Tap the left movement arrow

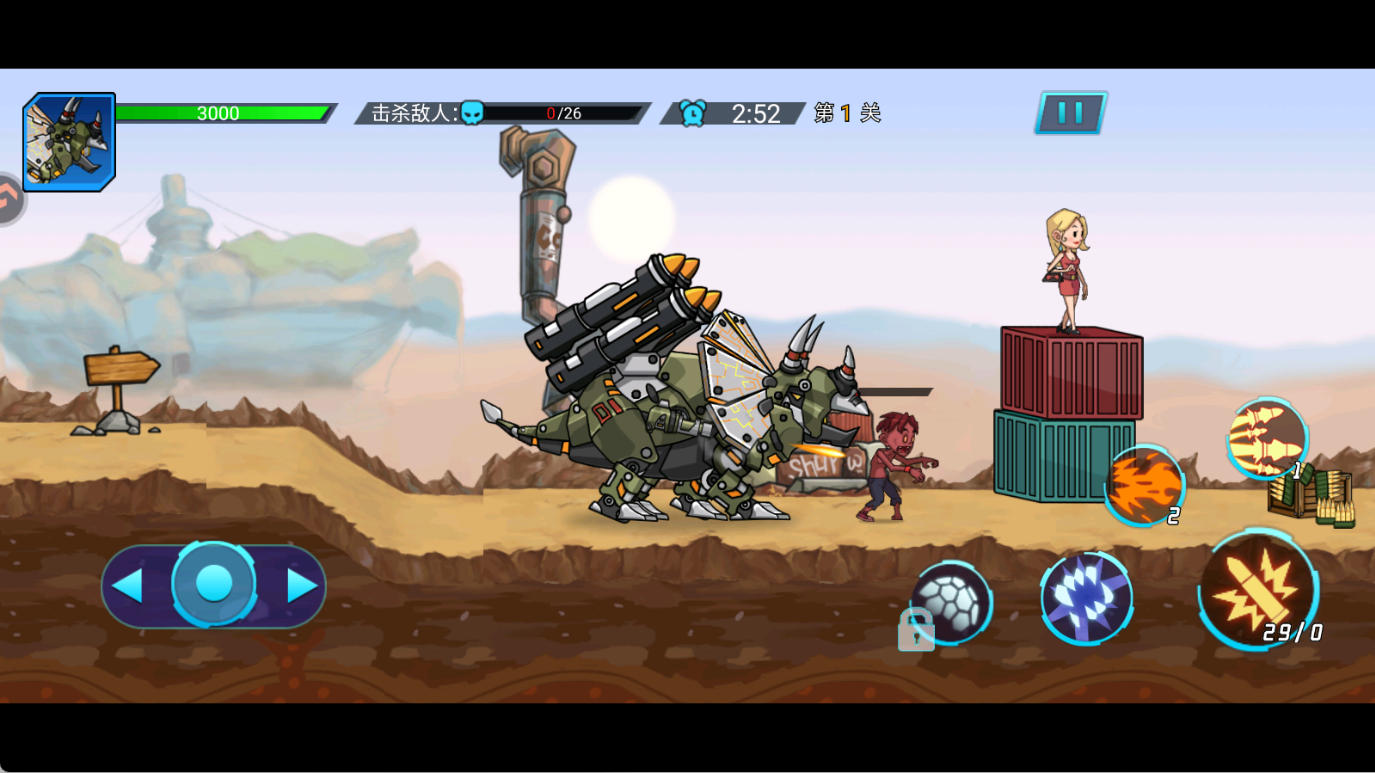(128, 586)
